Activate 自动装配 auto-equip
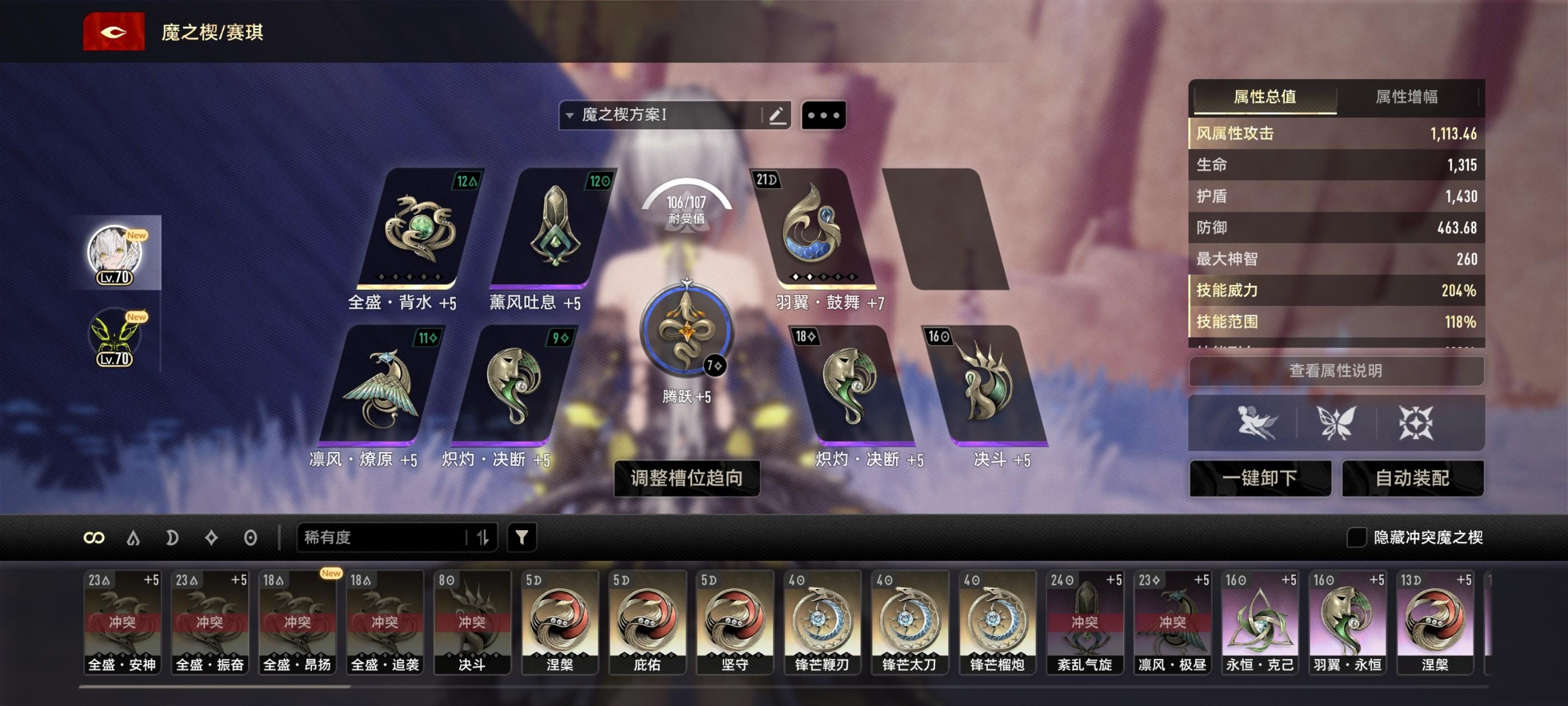Image resolution: width=1568 pixels, height=706 pixels. click(1412, 477)
